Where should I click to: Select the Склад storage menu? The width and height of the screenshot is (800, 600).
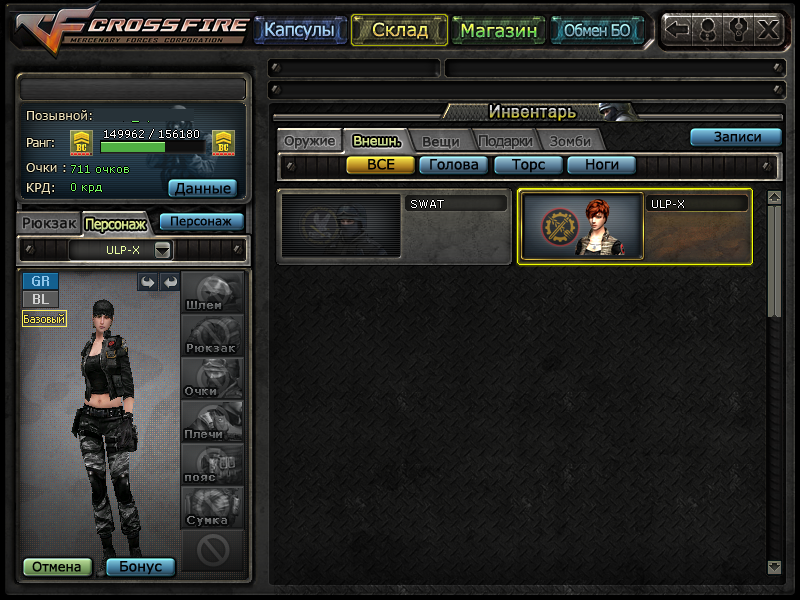point(399,31)
